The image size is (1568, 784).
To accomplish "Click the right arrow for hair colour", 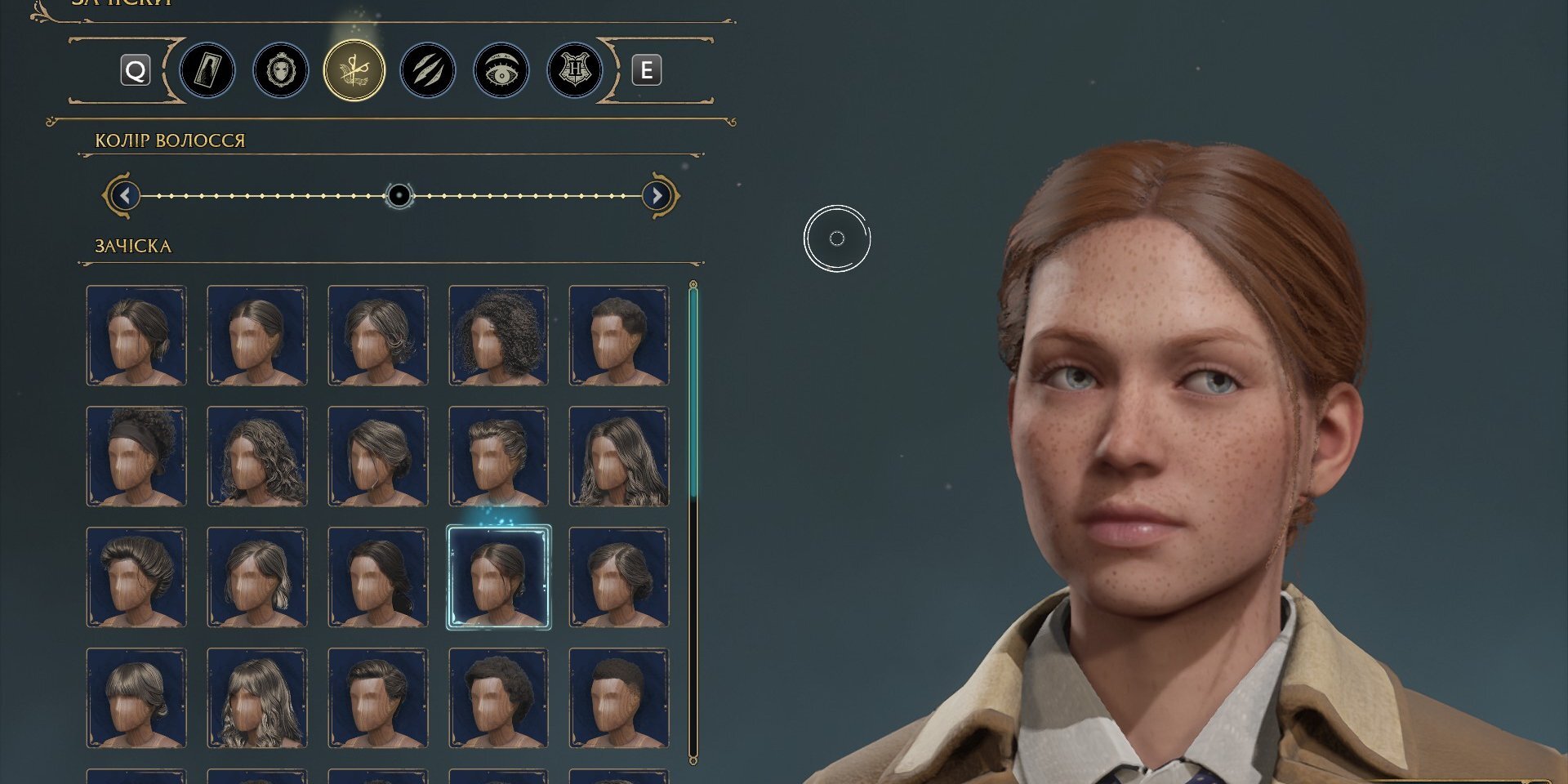I will coord(657,196).
